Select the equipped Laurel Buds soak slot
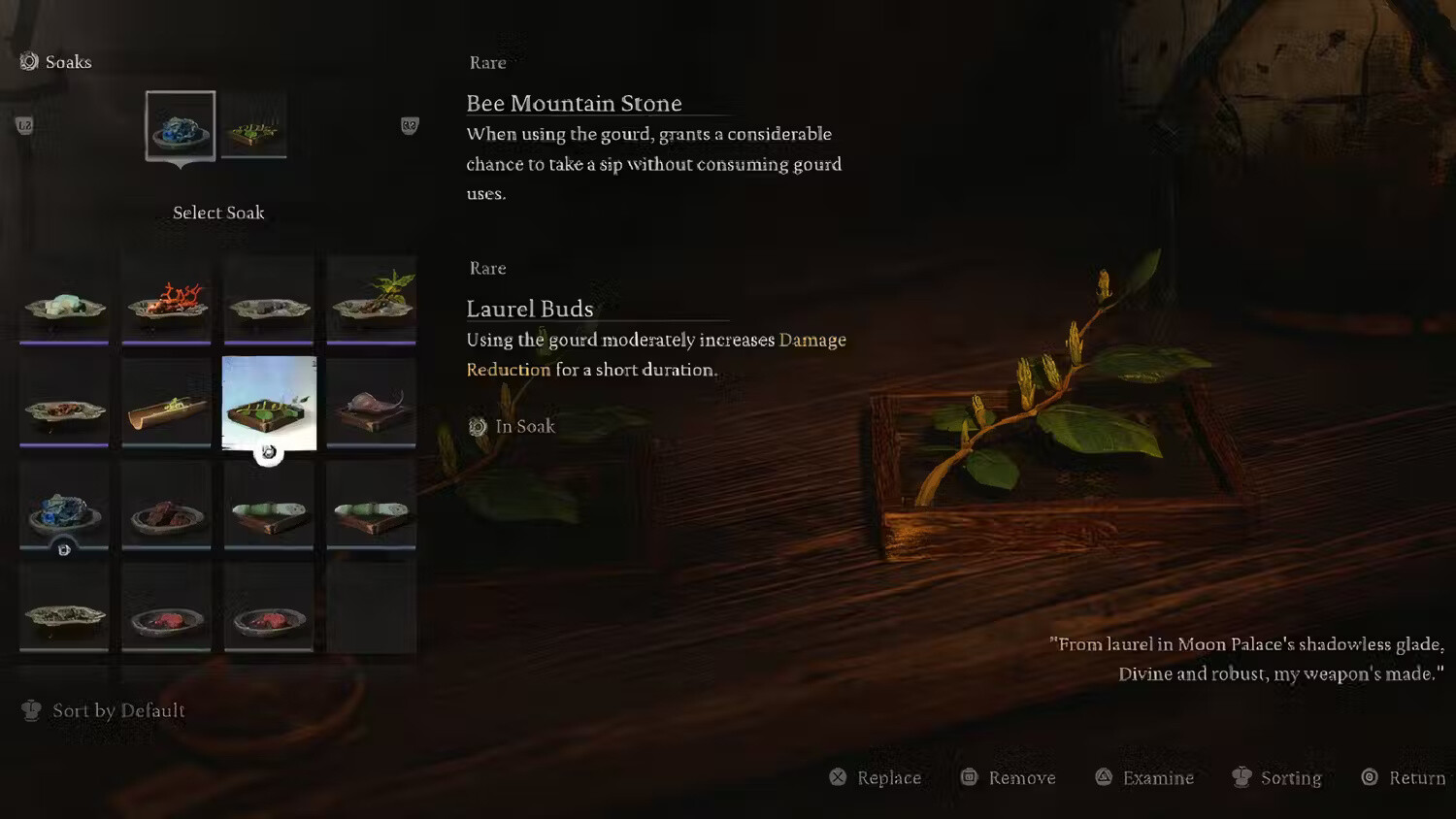 pos(254,126)
